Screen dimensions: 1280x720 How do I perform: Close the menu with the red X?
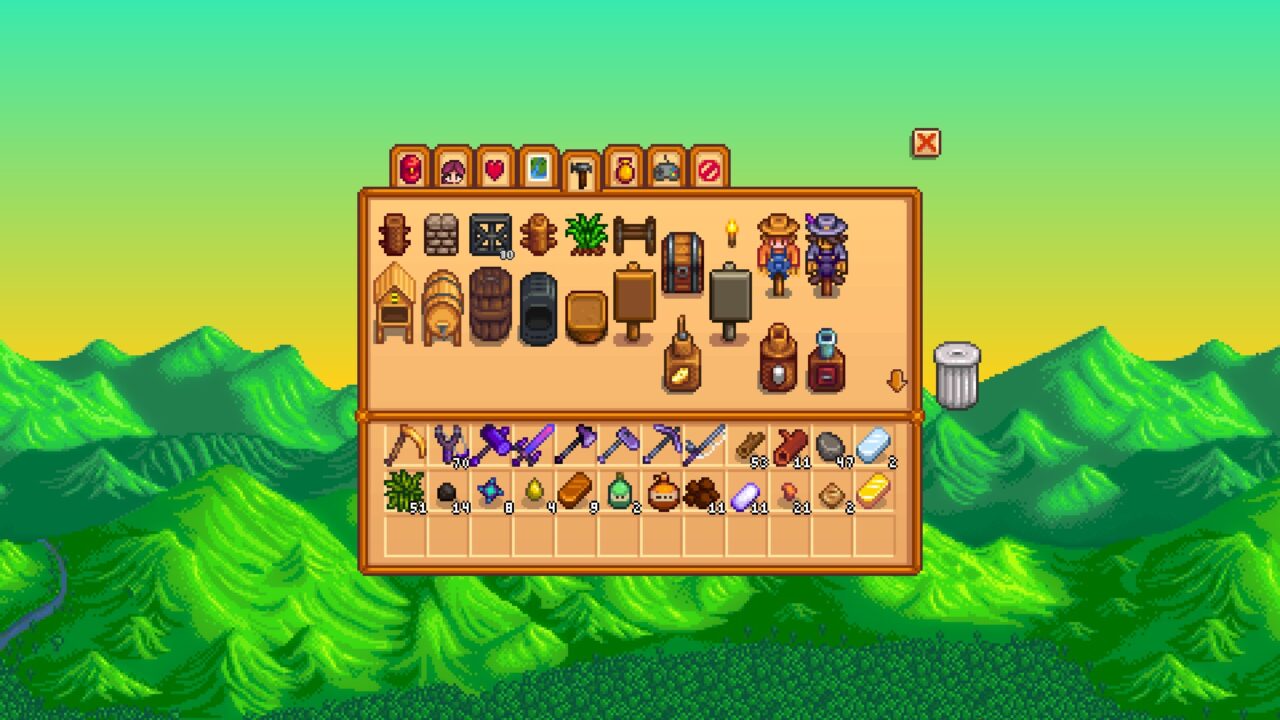click(x=925, y=144)
